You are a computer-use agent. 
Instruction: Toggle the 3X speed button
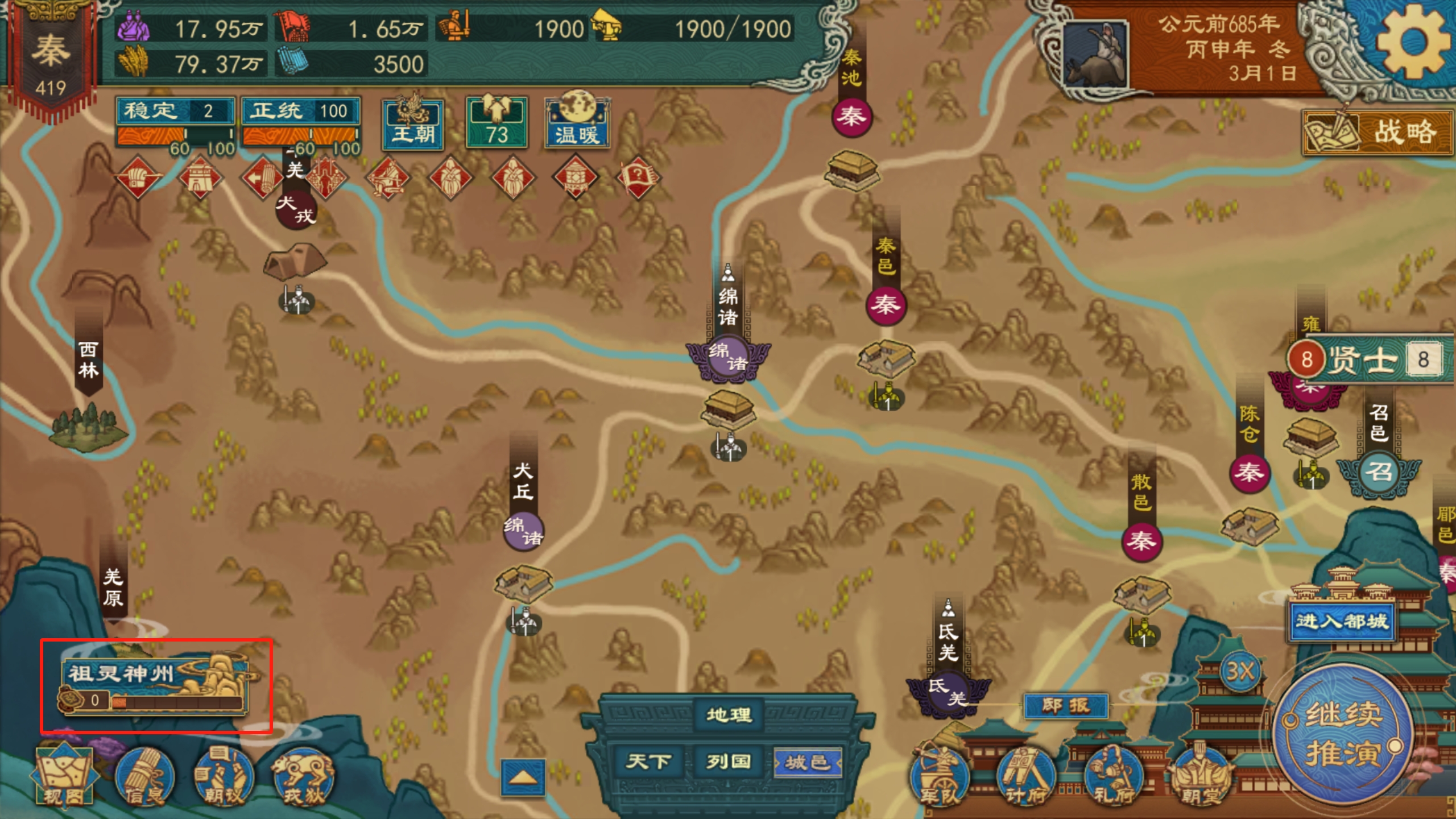pos(1240,672)
